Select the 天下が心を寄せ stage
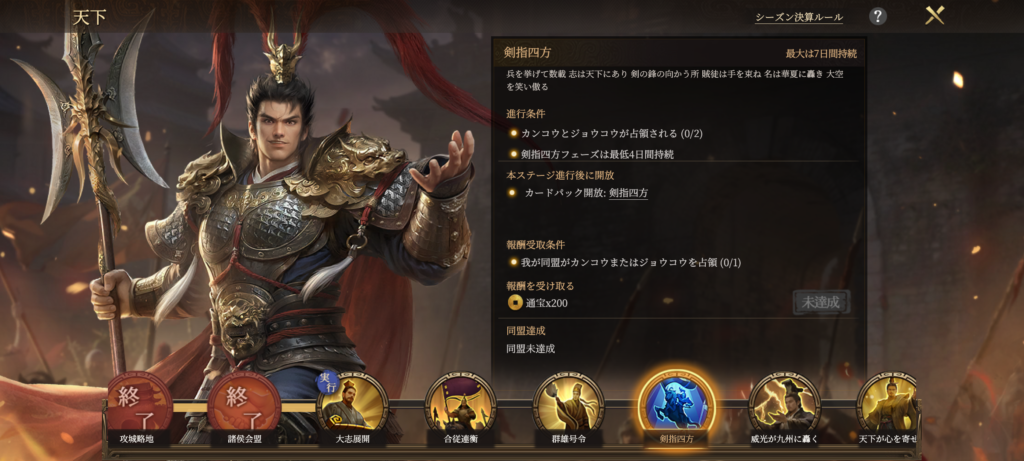 tap(888, 406)
